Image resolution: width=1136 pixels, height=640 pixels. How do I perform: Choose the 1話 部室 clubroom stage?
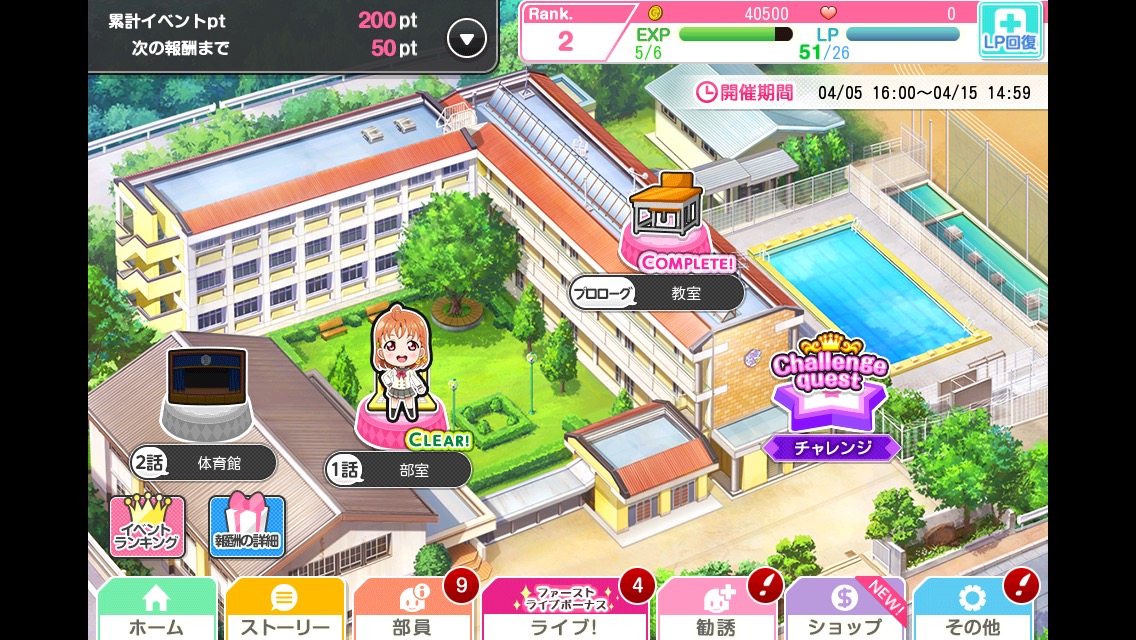click(398, 469)
